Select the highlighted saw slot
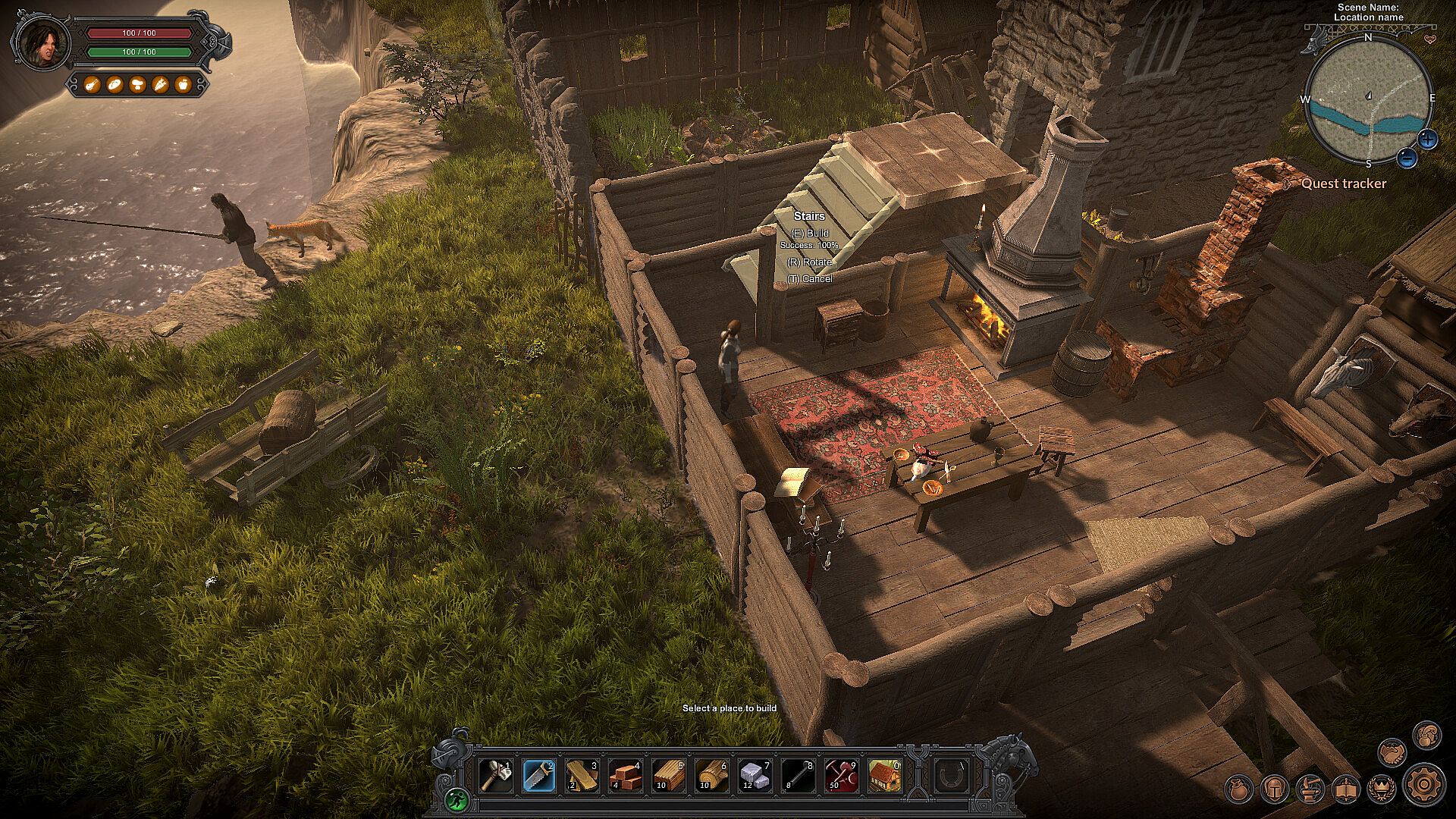This screenshot has height=819, width=1456. [x=539, y=776]
